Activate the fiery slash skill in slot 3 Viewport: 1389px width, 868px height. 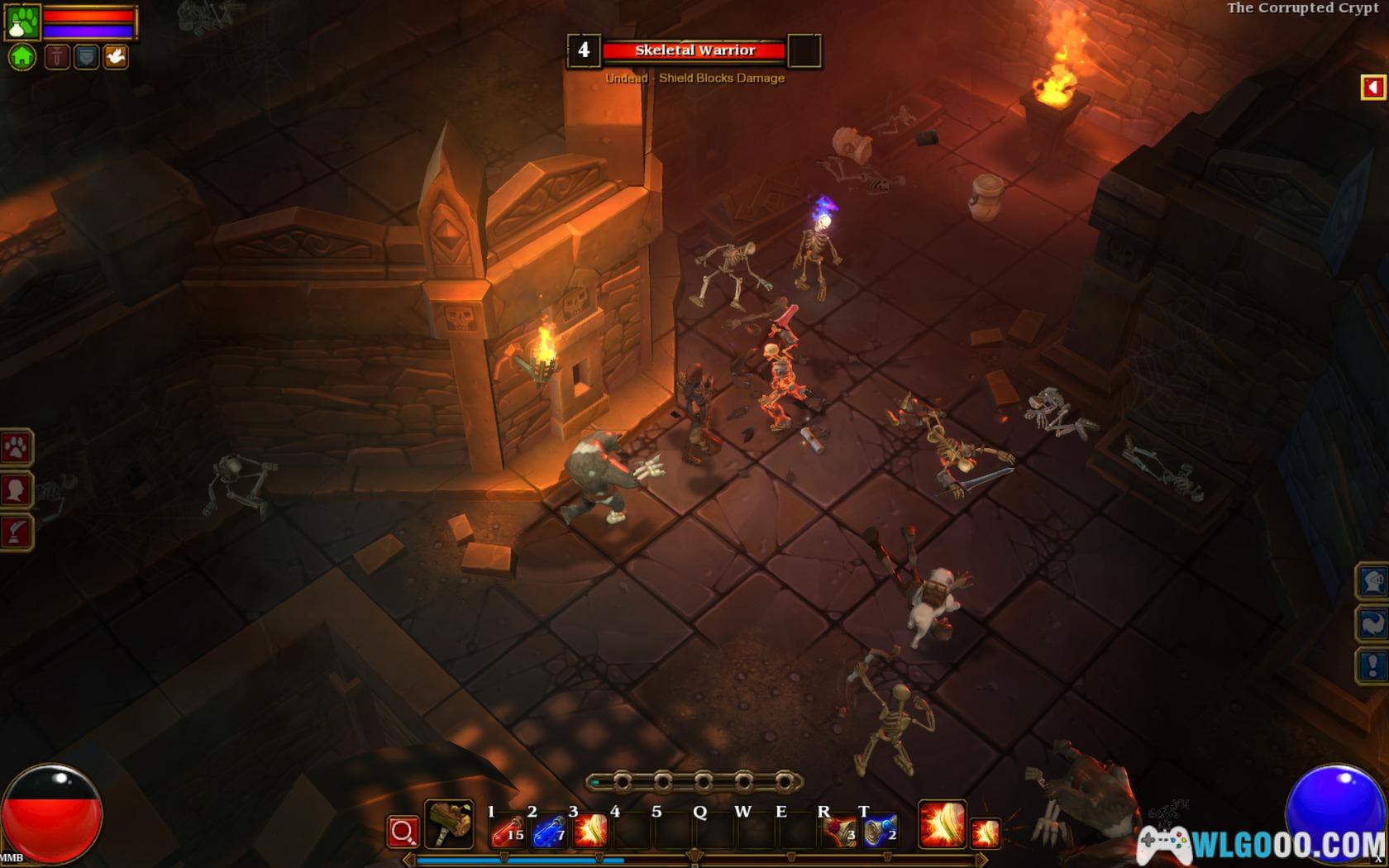point(590,830)
